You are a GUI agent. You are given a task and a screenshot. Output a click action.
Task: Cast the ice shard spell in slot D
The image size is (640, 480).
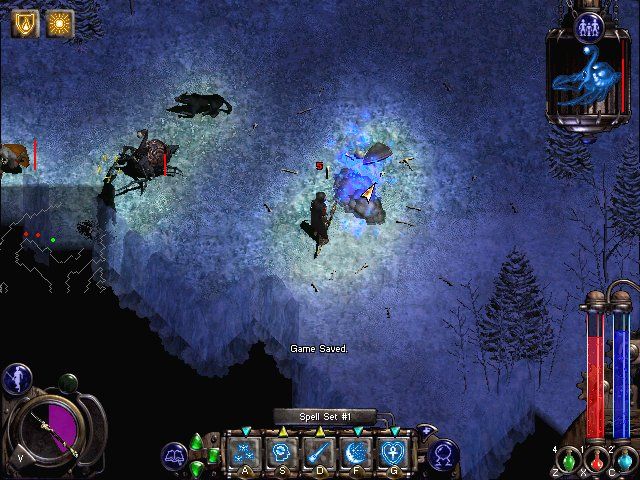(320, 451)
